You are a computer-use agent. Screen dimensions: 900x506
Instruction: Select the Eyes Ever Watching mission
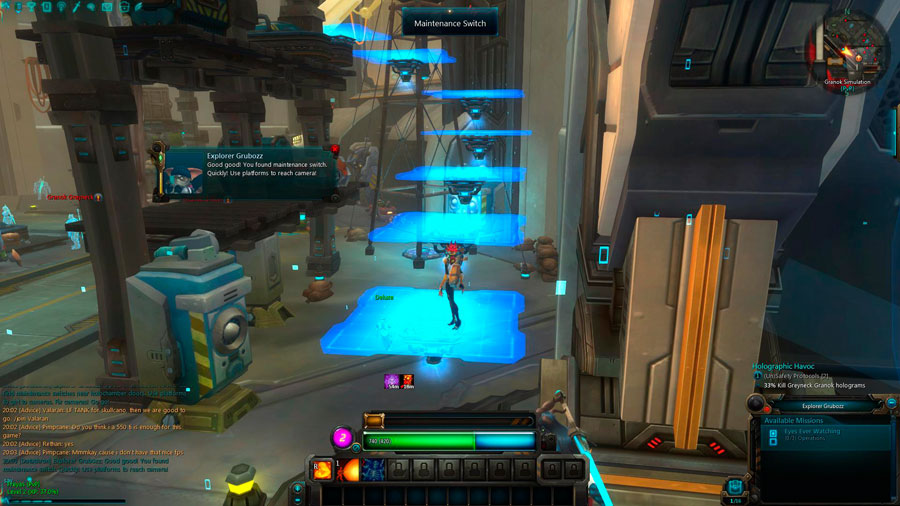click(812, 431)
